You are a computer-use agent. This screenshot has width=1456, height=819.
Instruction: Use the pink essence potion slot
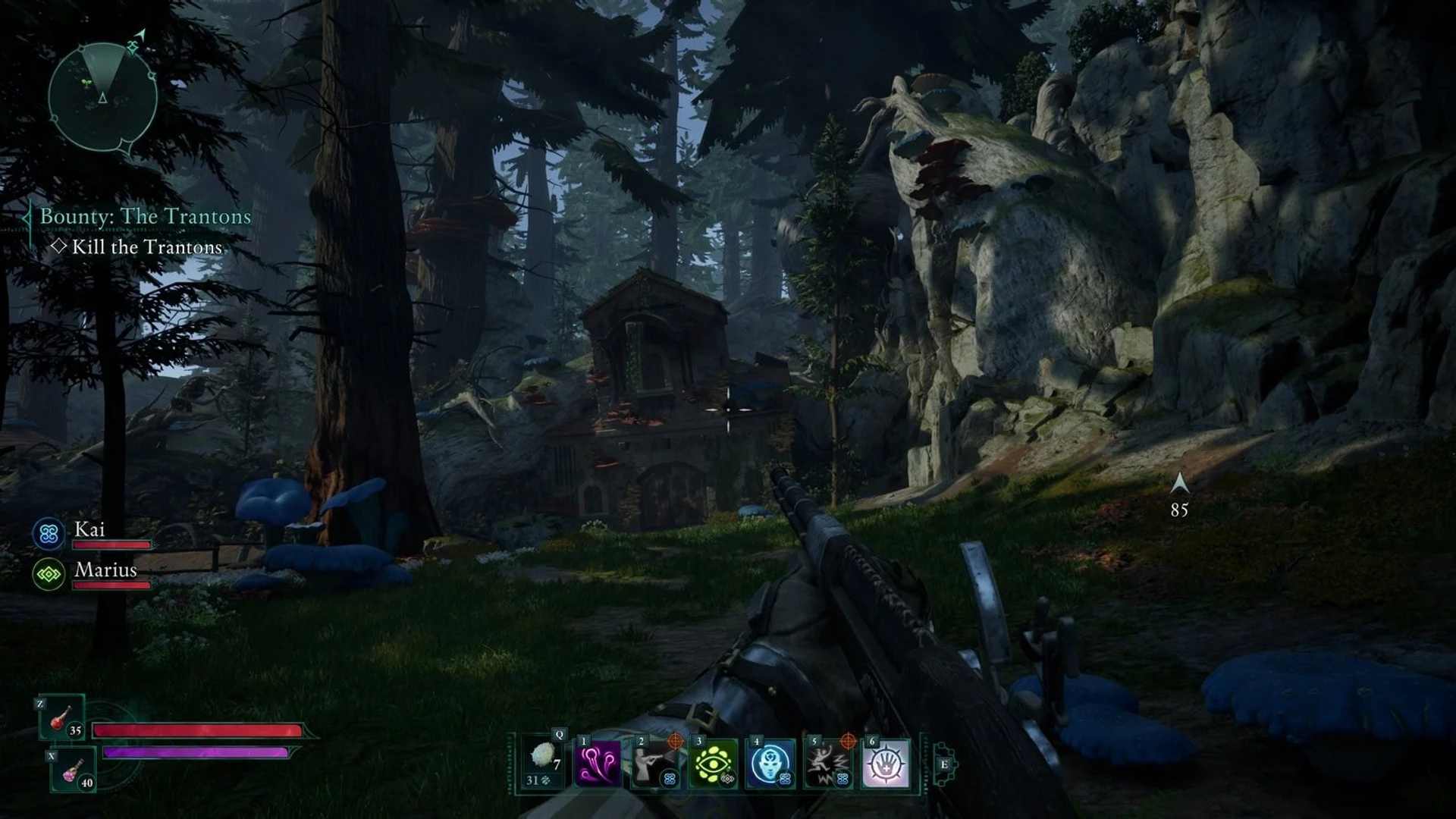pos(74,769)
